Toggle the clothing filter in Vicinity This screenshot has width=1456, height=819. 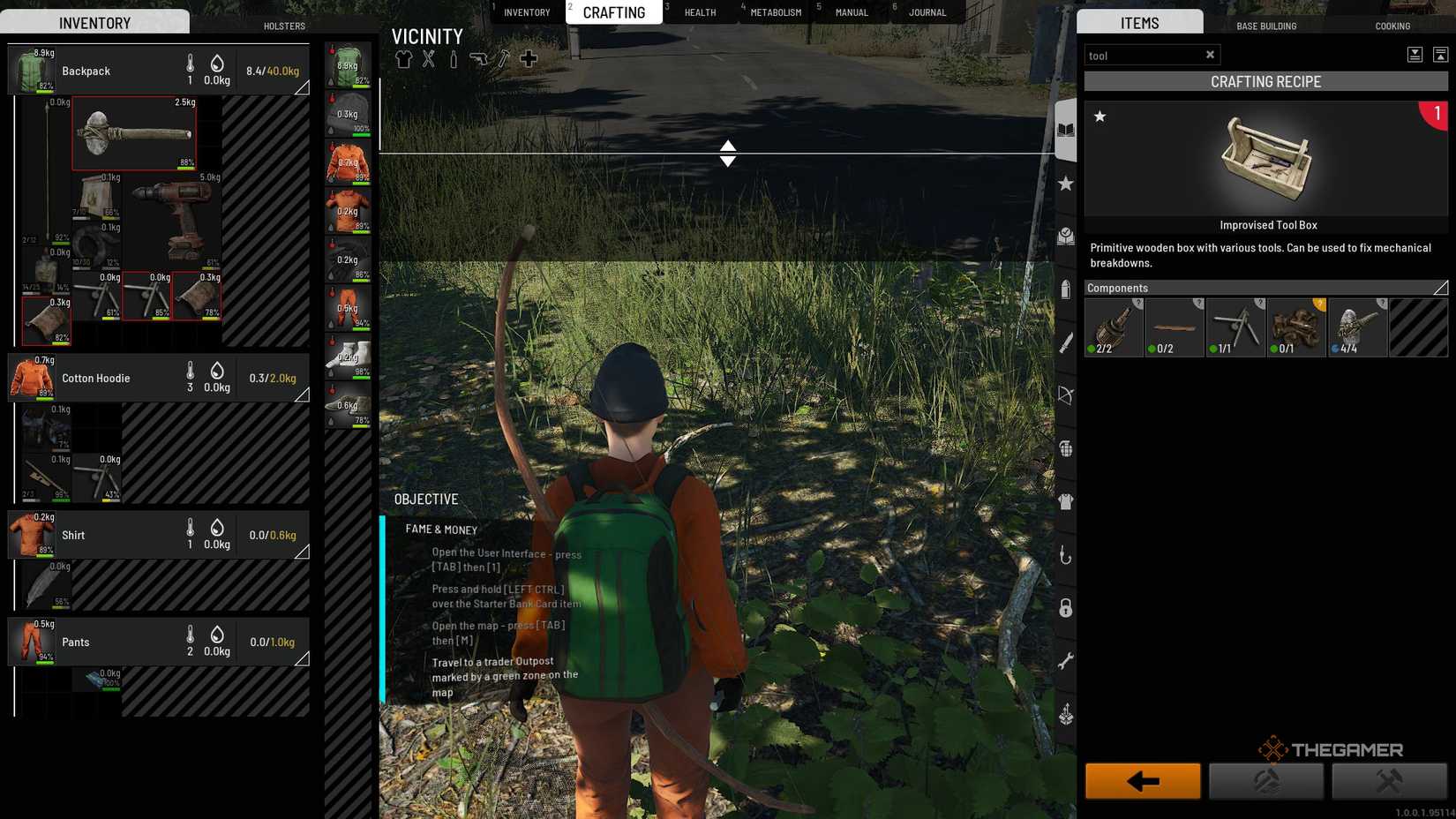click(x=403, y=59)
